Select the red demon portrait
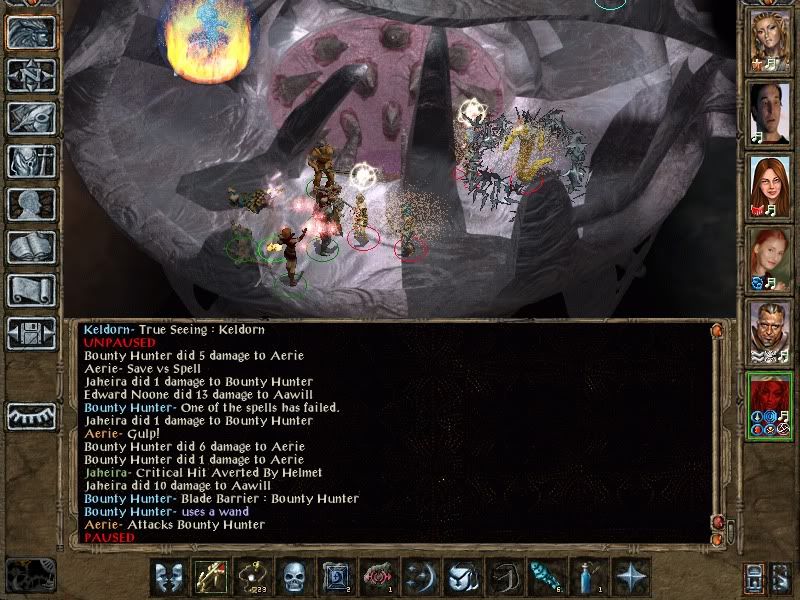This screenshot has width=800, height=600. coord(771,405)
